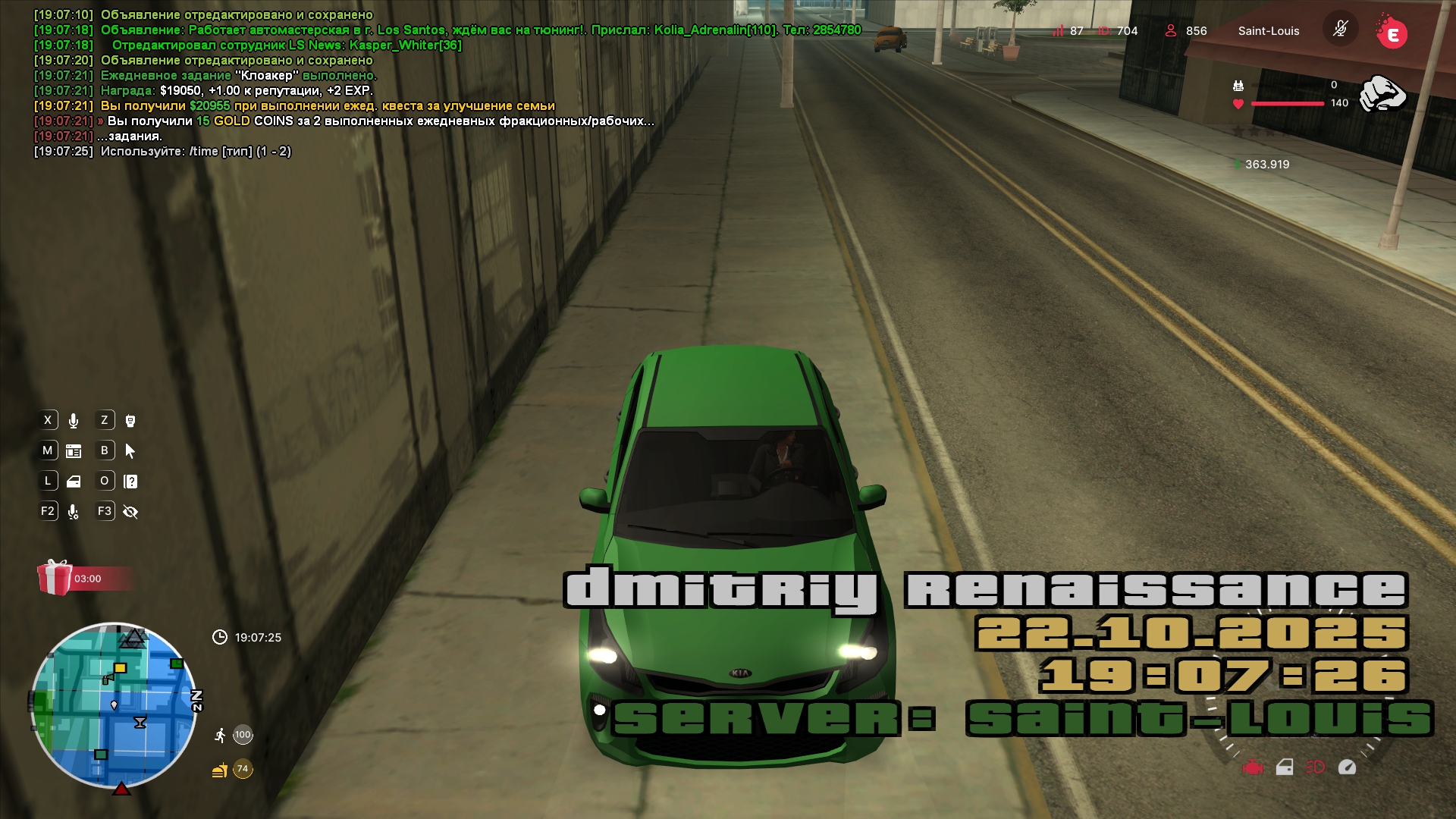Screen dimensions: 1456x819
Task: Click the circular minimap
Action: point(114,705)
